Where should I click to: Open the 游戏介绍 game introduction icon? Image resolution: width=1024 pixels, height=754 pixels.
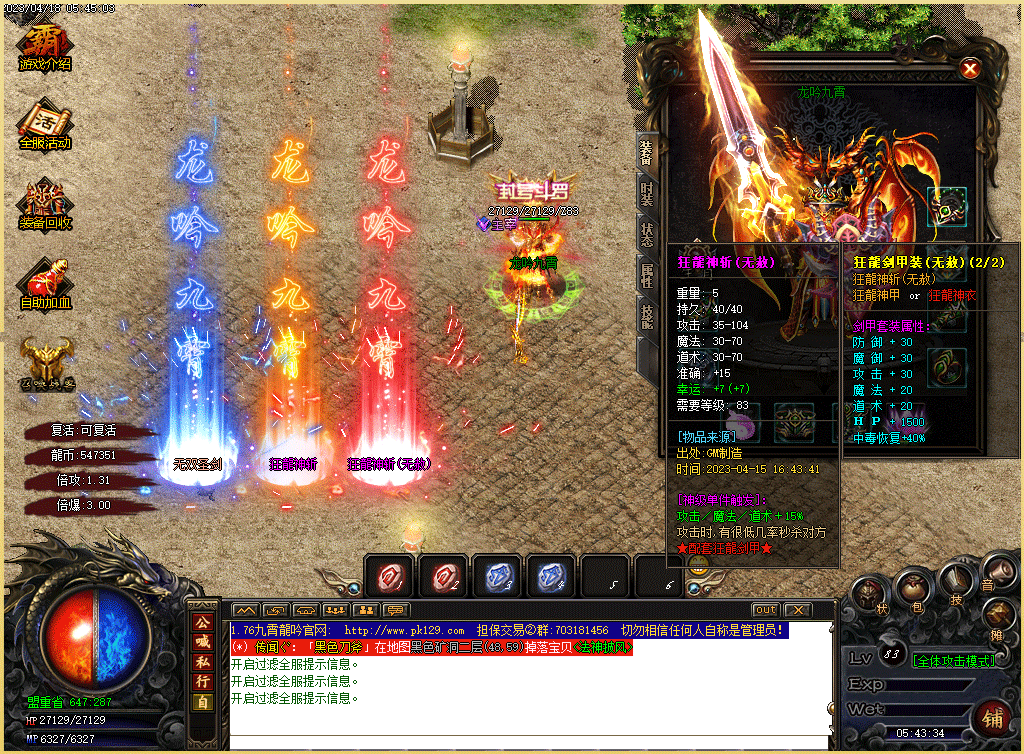coord(45,45)
